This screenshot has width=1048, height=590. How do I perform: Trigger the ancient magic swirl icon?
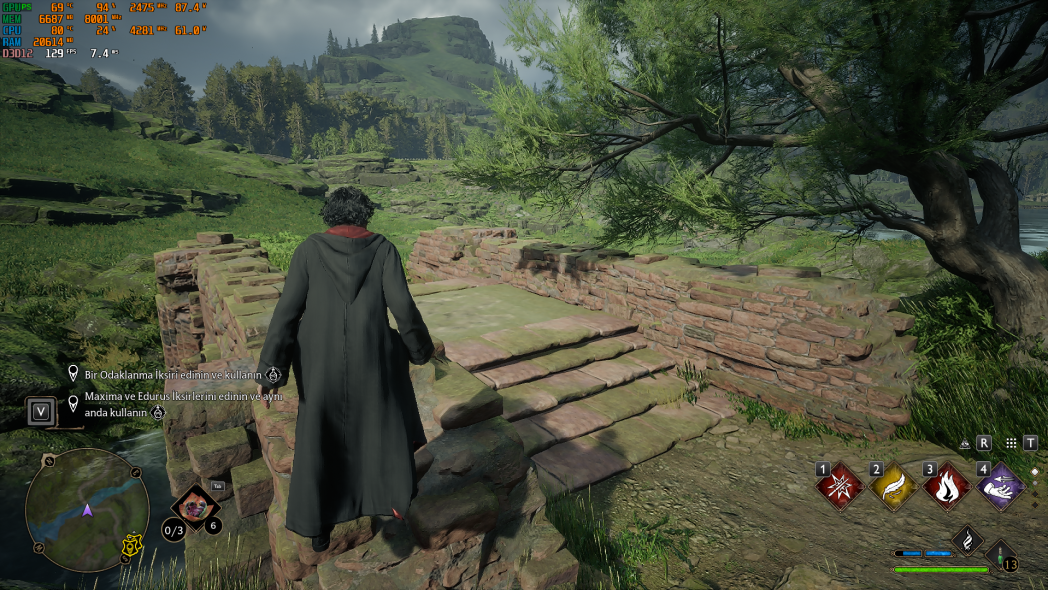pos(967,540)
